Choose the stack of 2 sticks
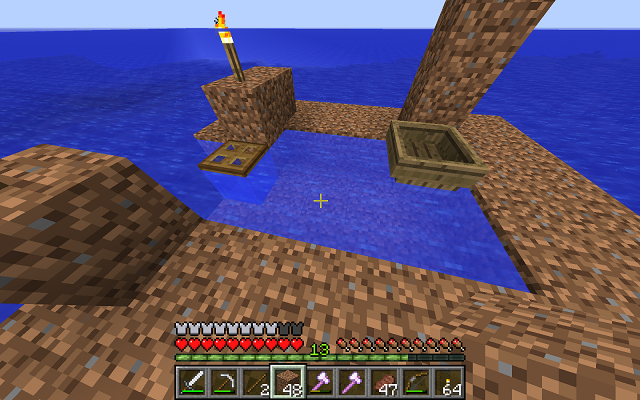The height and width of the screenshot is (400, 640). click(256, 382)
